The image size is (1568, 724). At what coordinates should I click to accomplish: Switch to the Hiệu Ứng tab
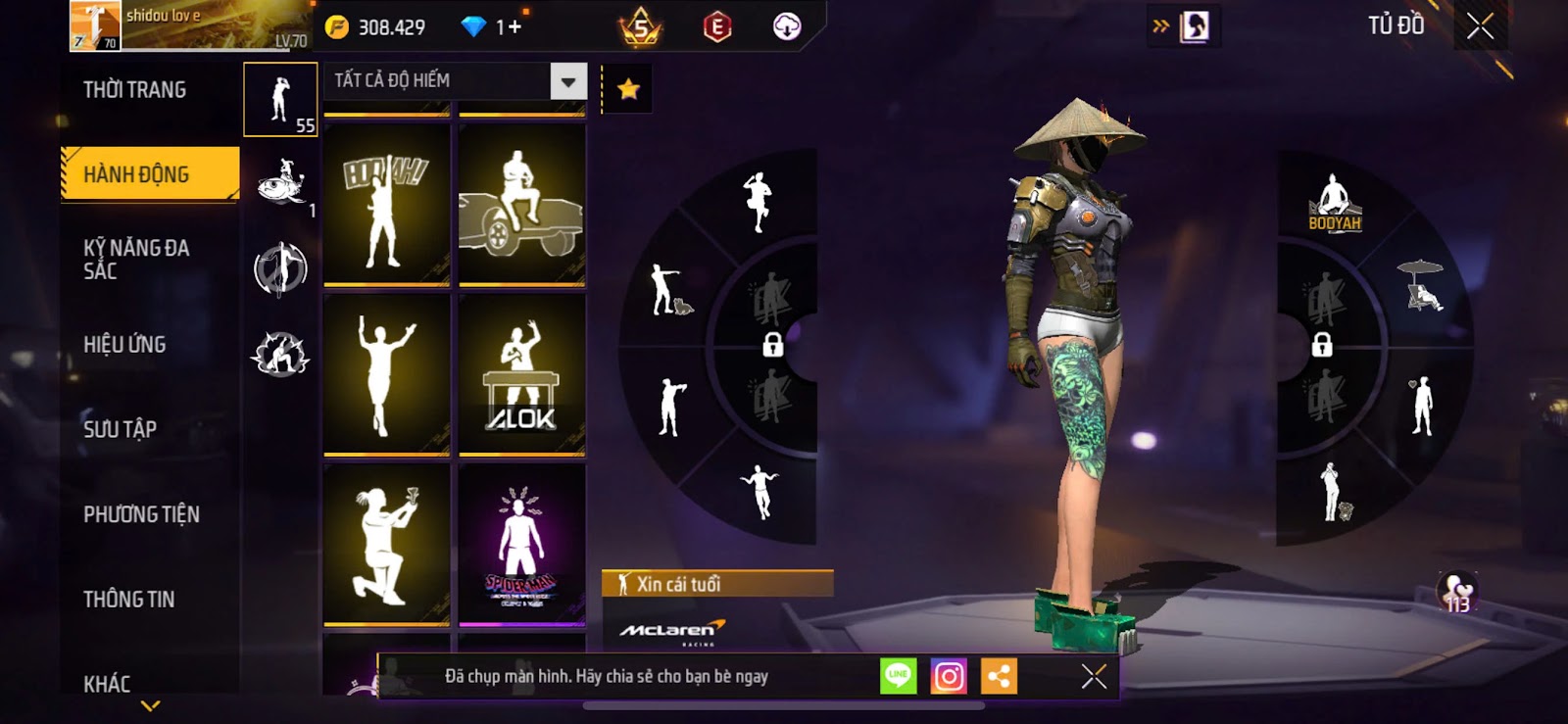coord(124,345)
